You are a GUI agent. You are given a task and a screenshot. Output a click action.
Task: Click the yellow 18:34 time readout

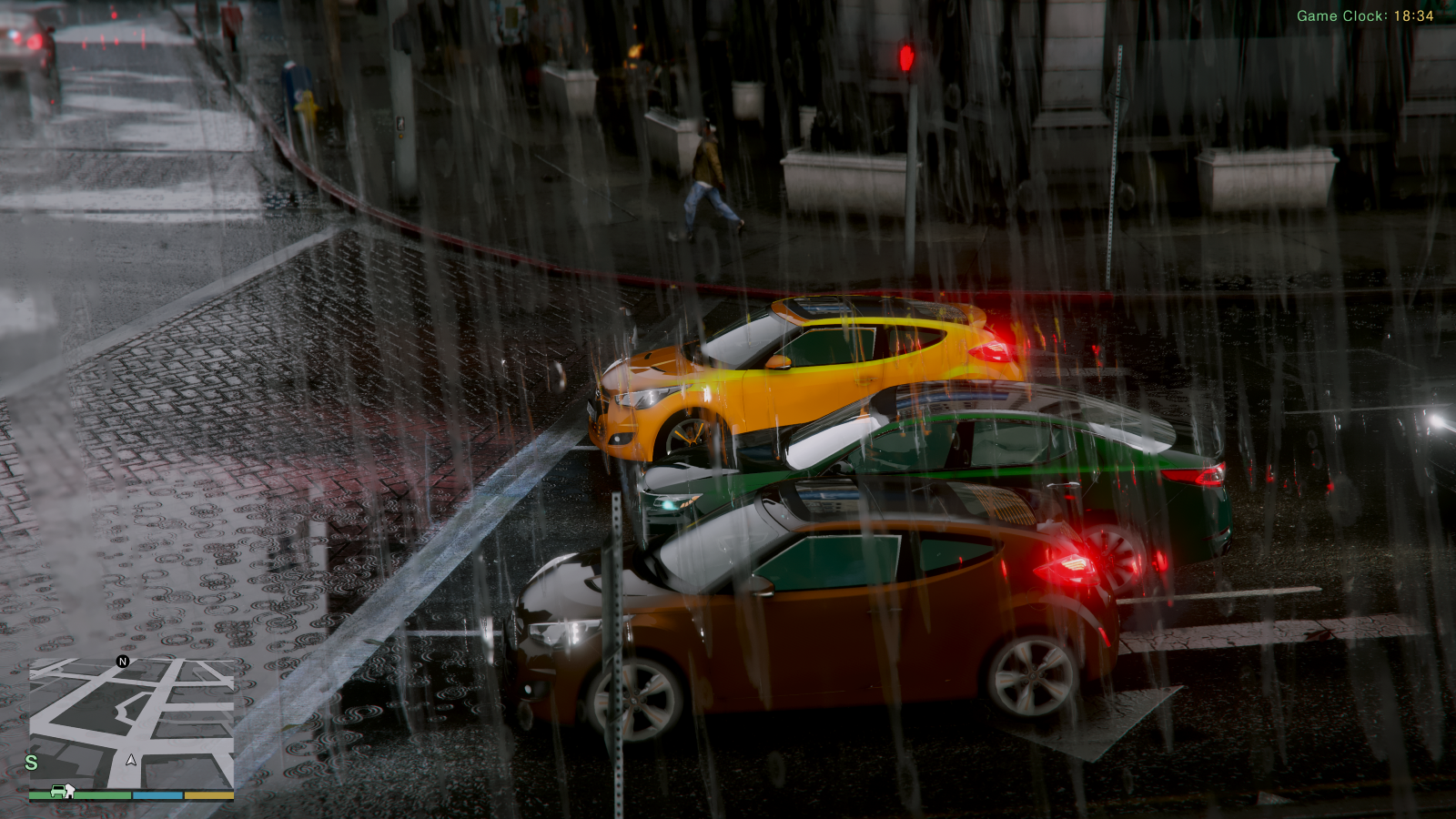[1413, 15]
